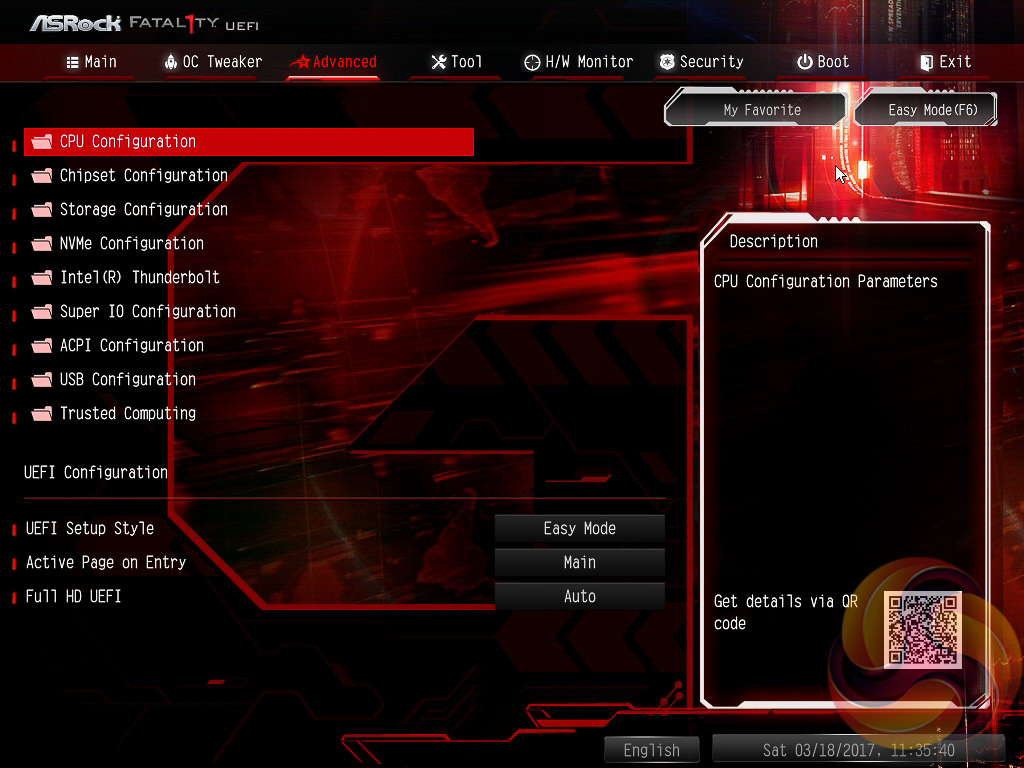Enter Super IO Configuration

[147, 312]
